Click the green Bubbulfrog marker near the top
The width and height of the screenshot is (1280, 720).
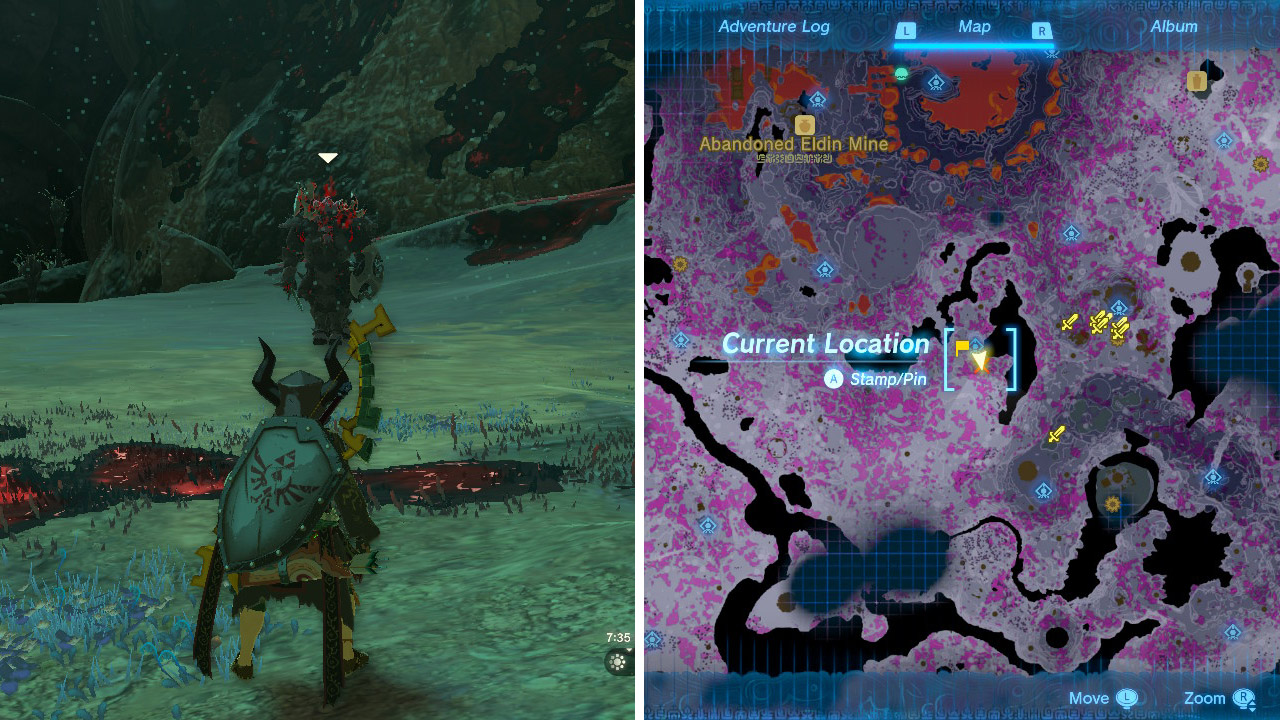[900, 72]
